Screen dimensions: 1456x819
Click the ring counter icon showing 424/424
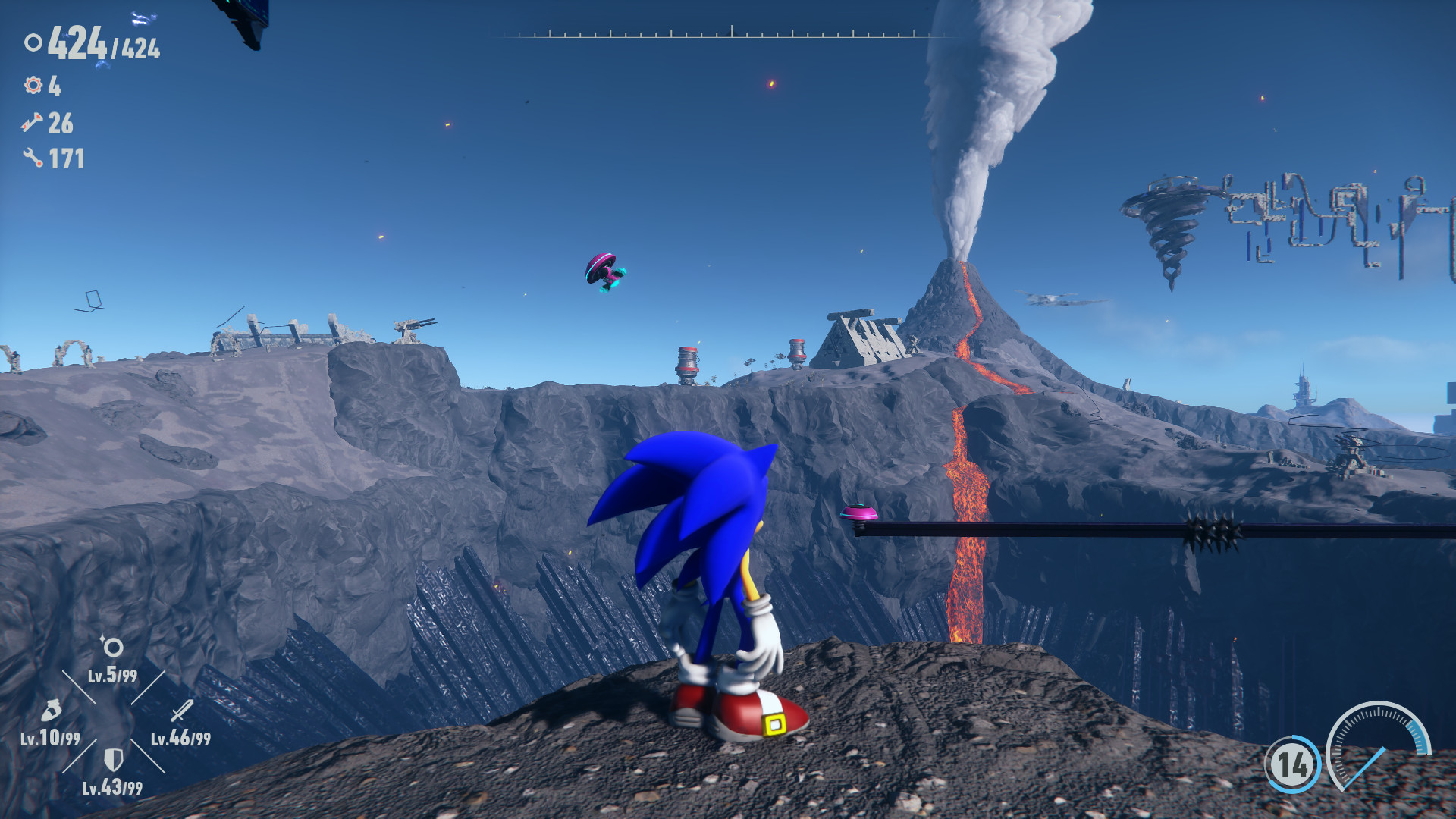[32, 43]
